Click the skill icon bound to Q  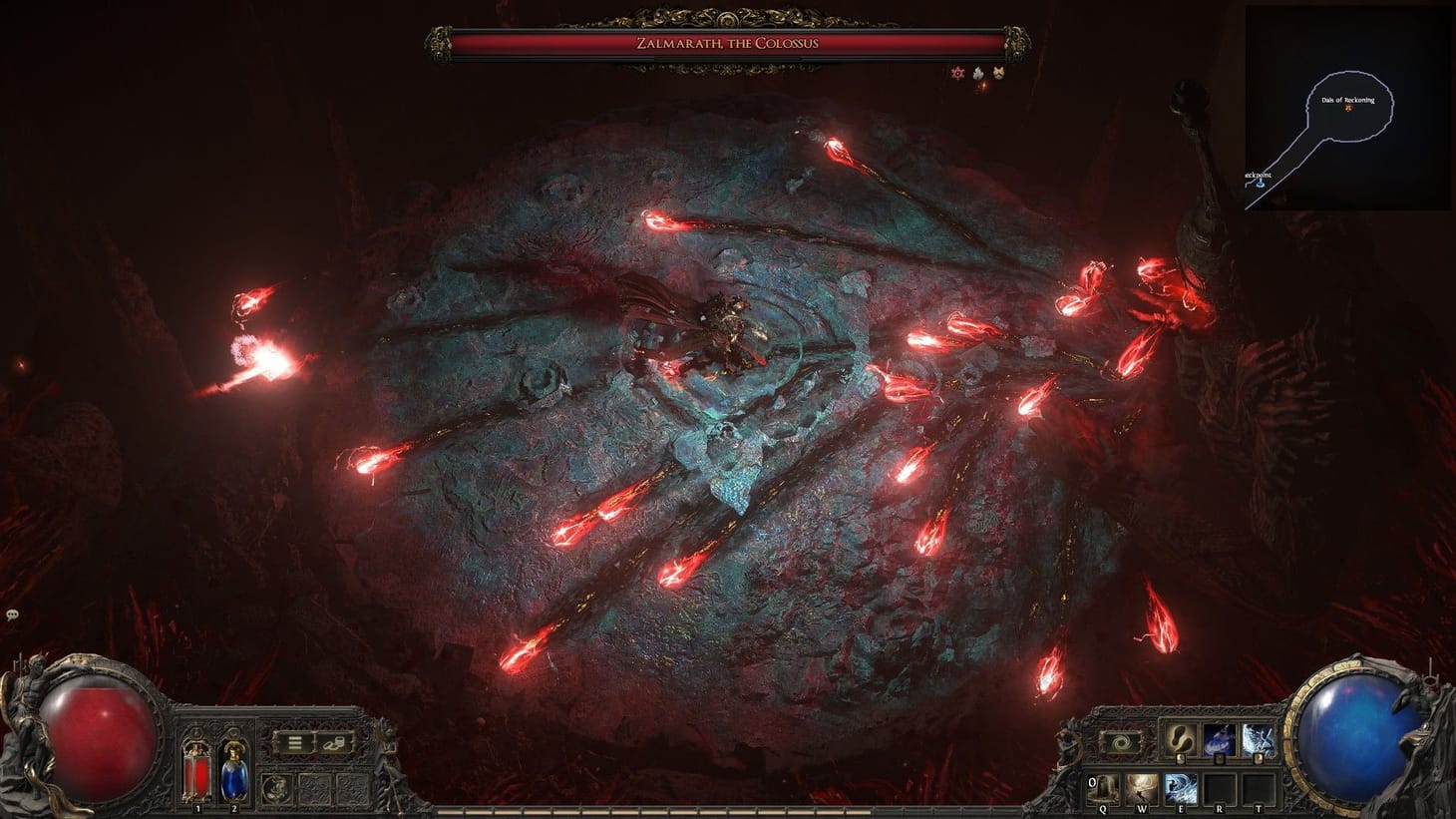click(x=1104, y=787)
